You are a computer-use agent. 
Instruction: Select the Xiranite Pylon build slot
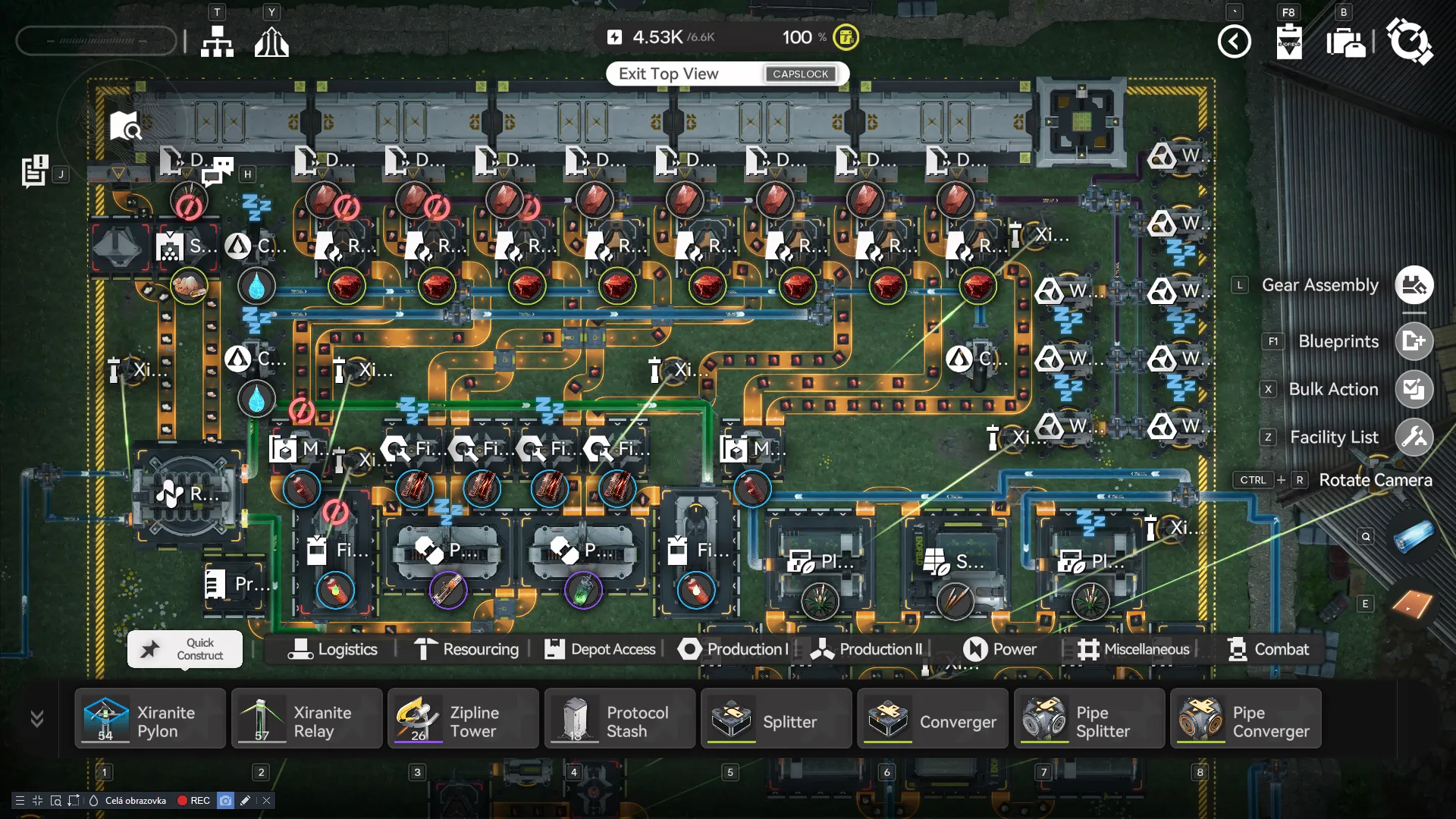click(150, 719)
